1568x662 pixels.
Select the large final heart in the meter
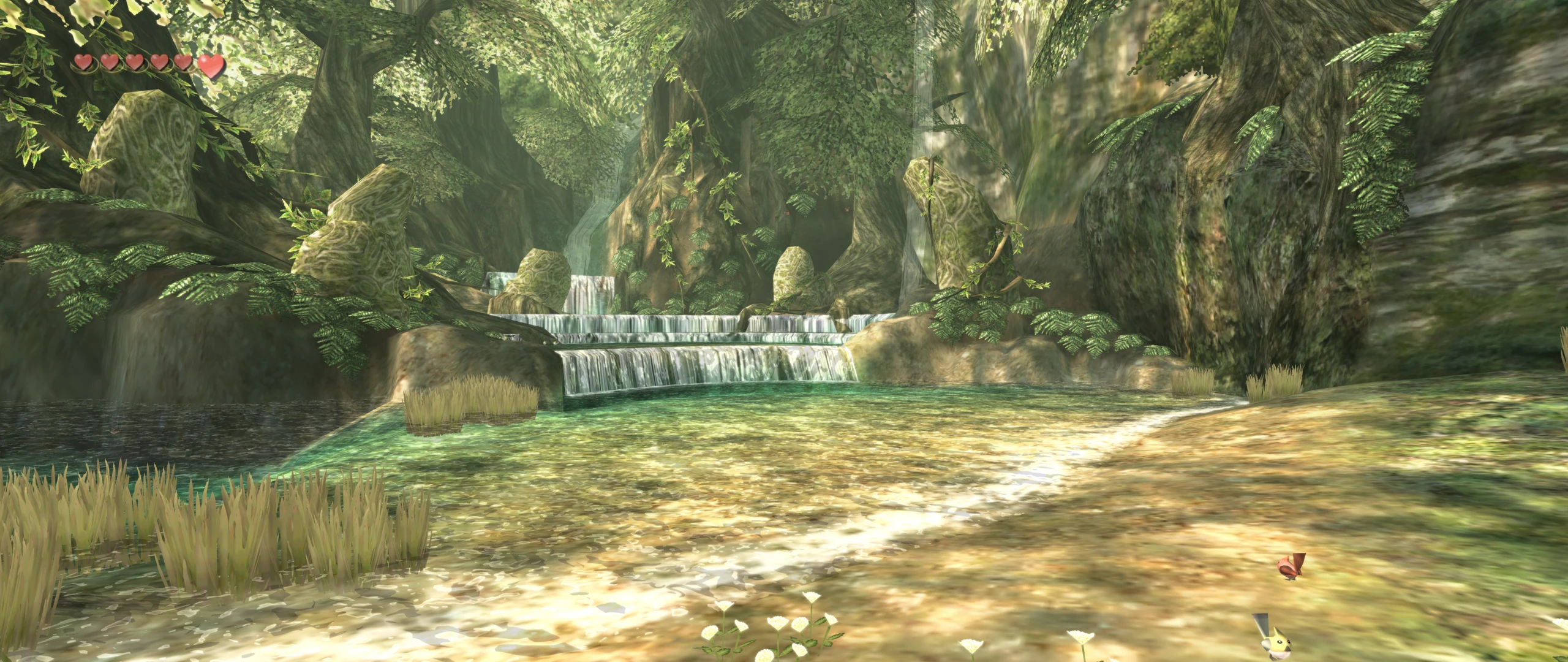[214, 66]
